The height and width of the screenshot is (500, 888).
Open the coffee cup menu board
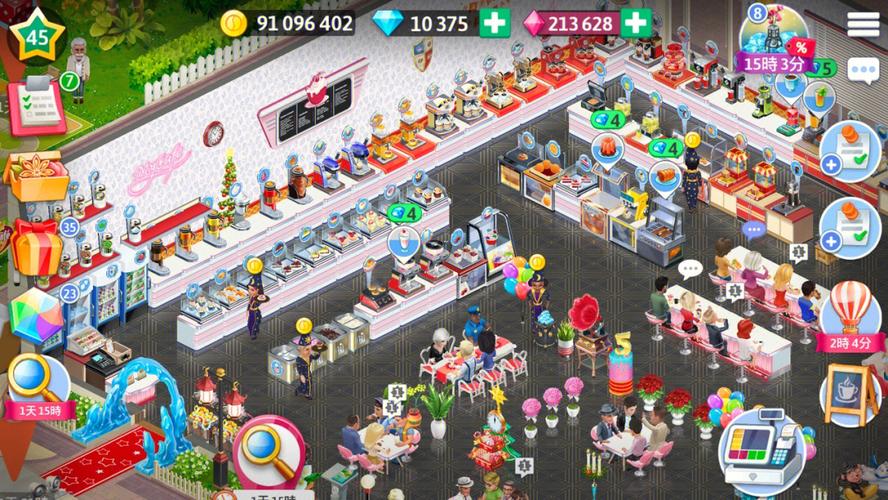tap(849, 394)
